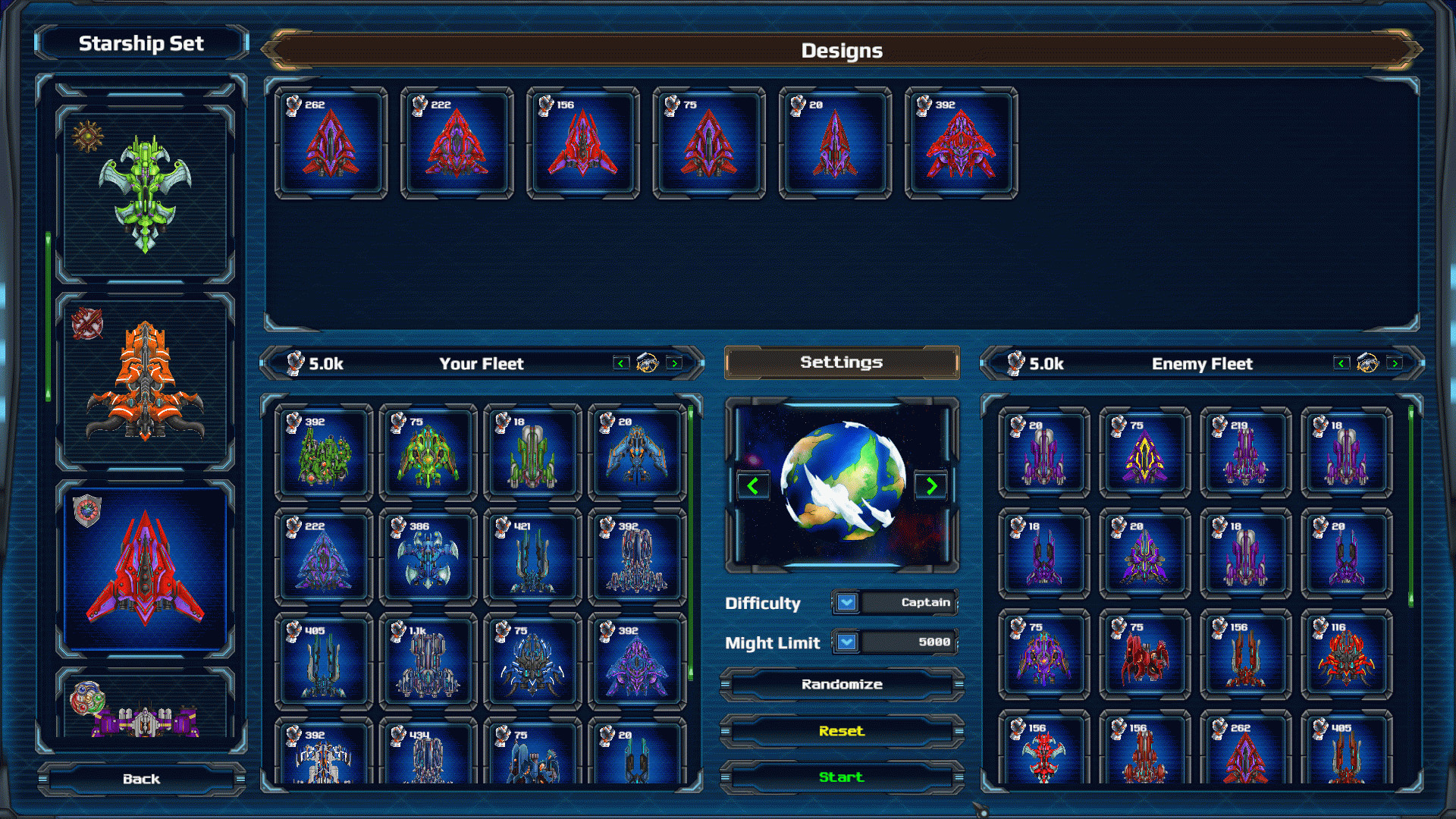Start the fleet battle
The image size is (1456, 819).
point(841,777)
